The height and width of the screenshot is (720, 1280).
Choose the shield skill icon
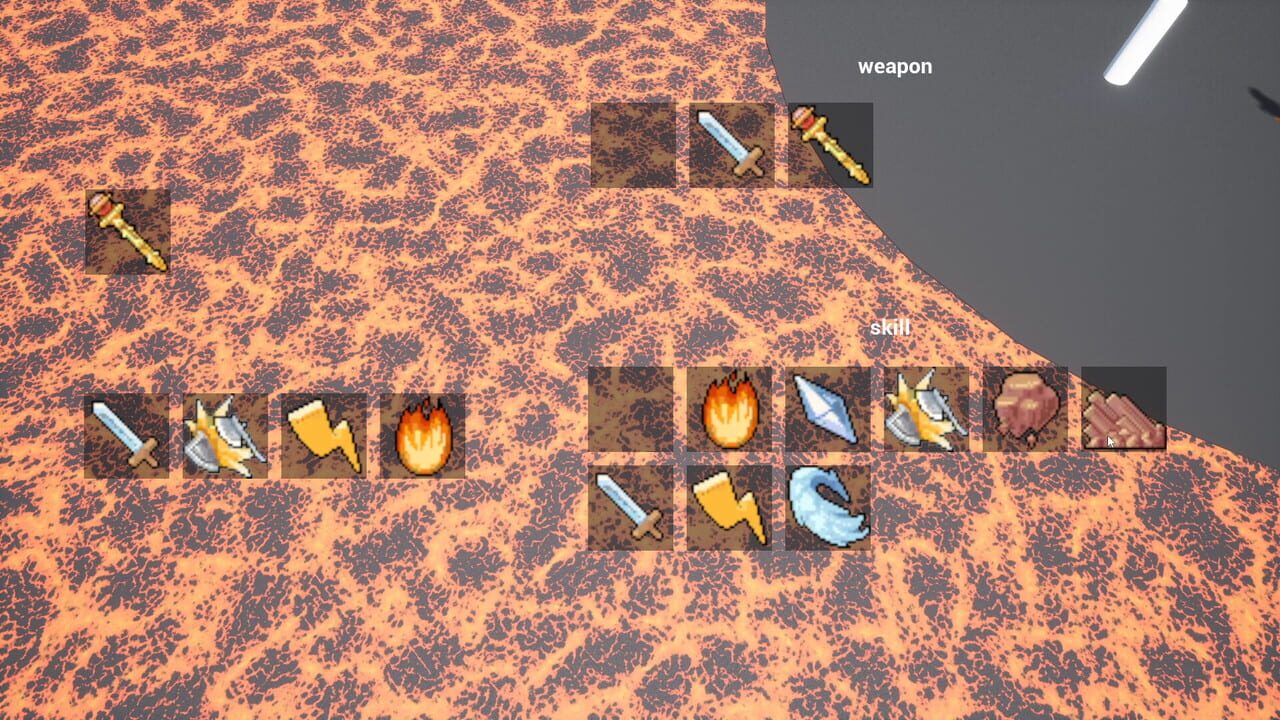pos(925,410)
